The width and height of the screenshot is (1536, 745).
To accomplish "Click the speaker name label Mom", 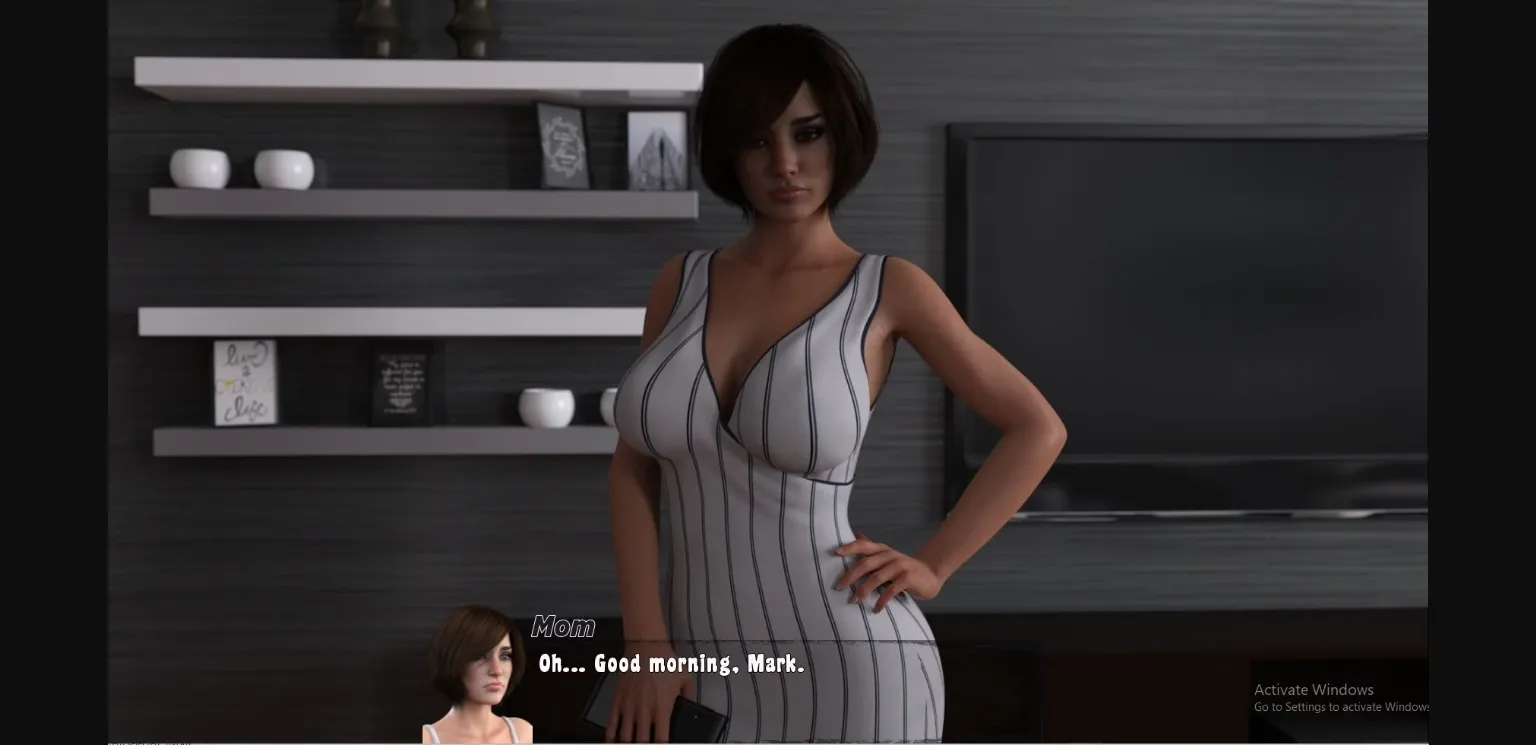I will pos(563,628).
